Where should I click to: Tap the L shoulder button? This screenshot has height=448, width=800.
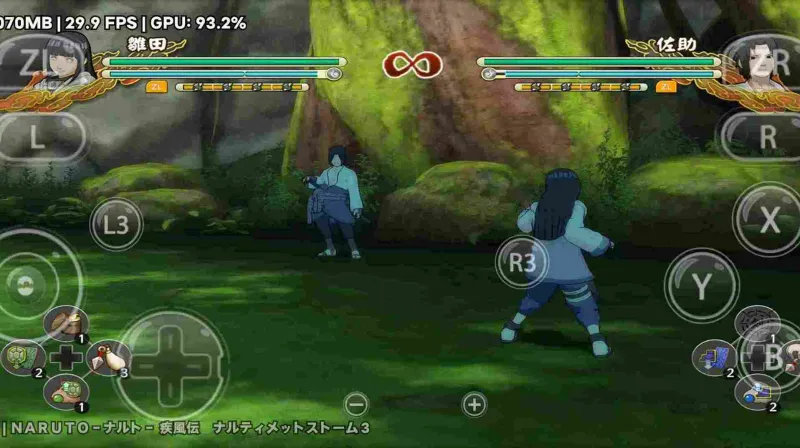point(36,137)
